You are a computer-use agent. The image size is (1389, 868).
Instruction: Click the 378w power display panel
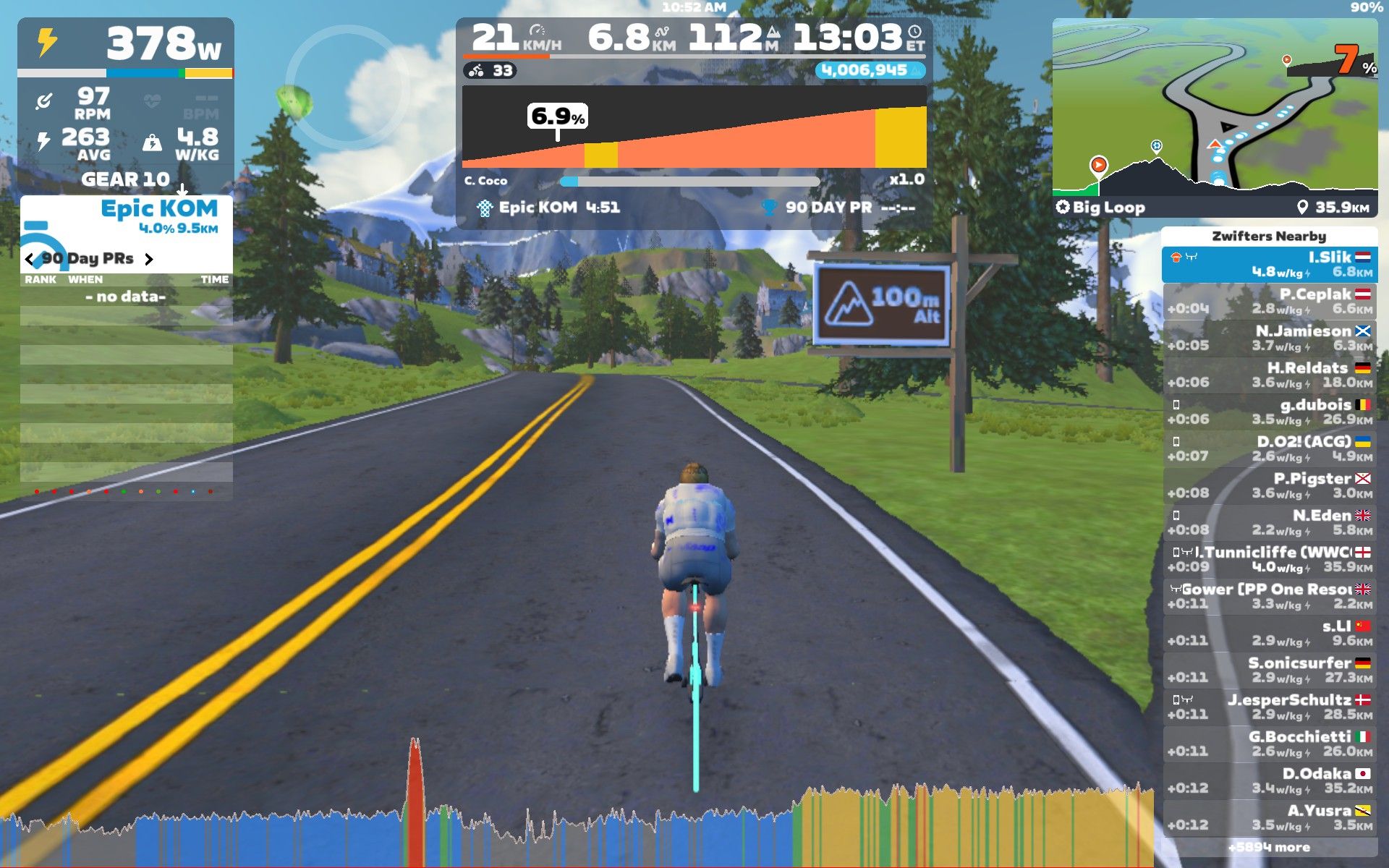pos(126,45)
